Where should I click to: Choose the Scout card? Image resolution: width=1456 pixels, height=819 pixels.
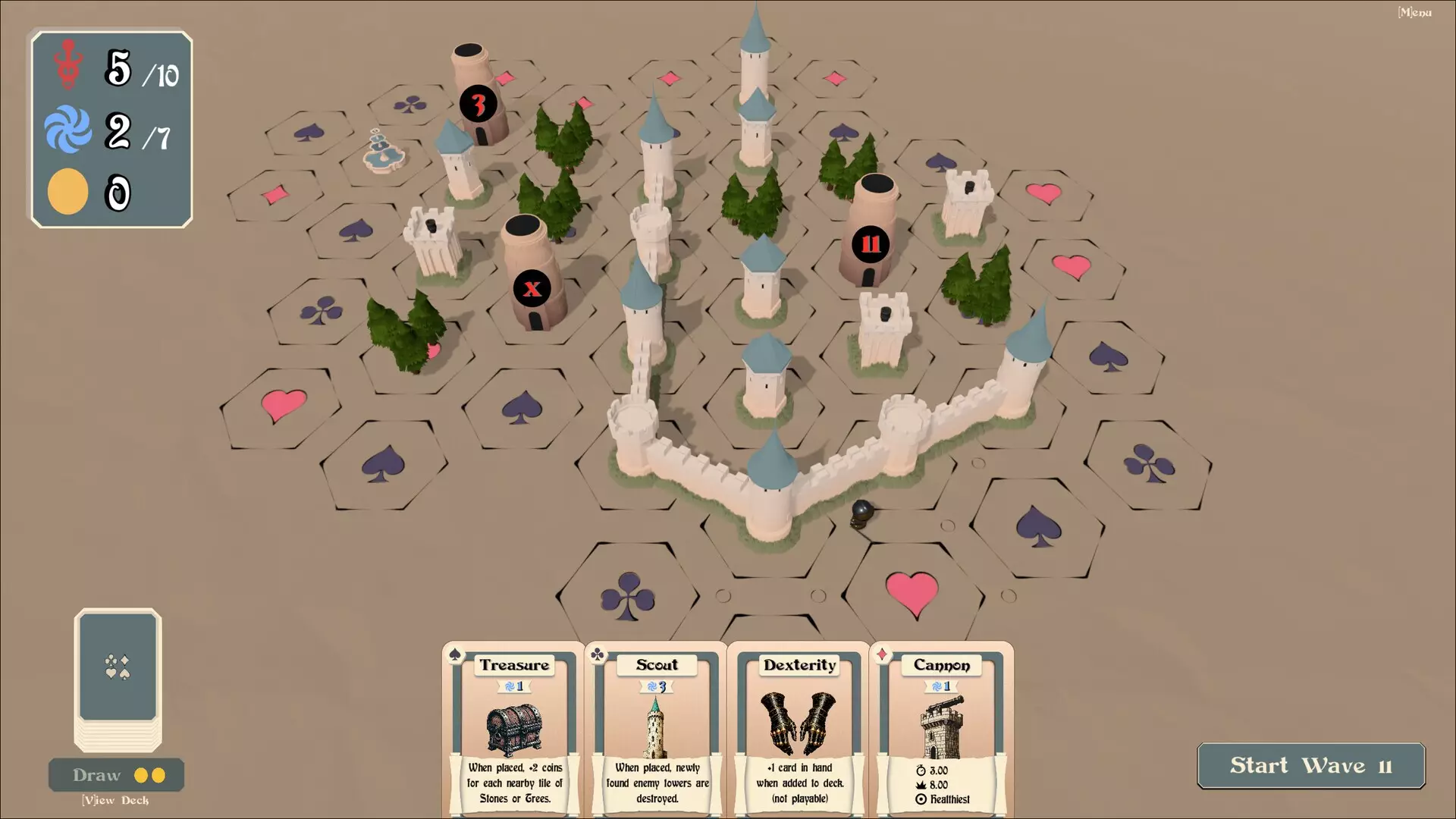656,730
